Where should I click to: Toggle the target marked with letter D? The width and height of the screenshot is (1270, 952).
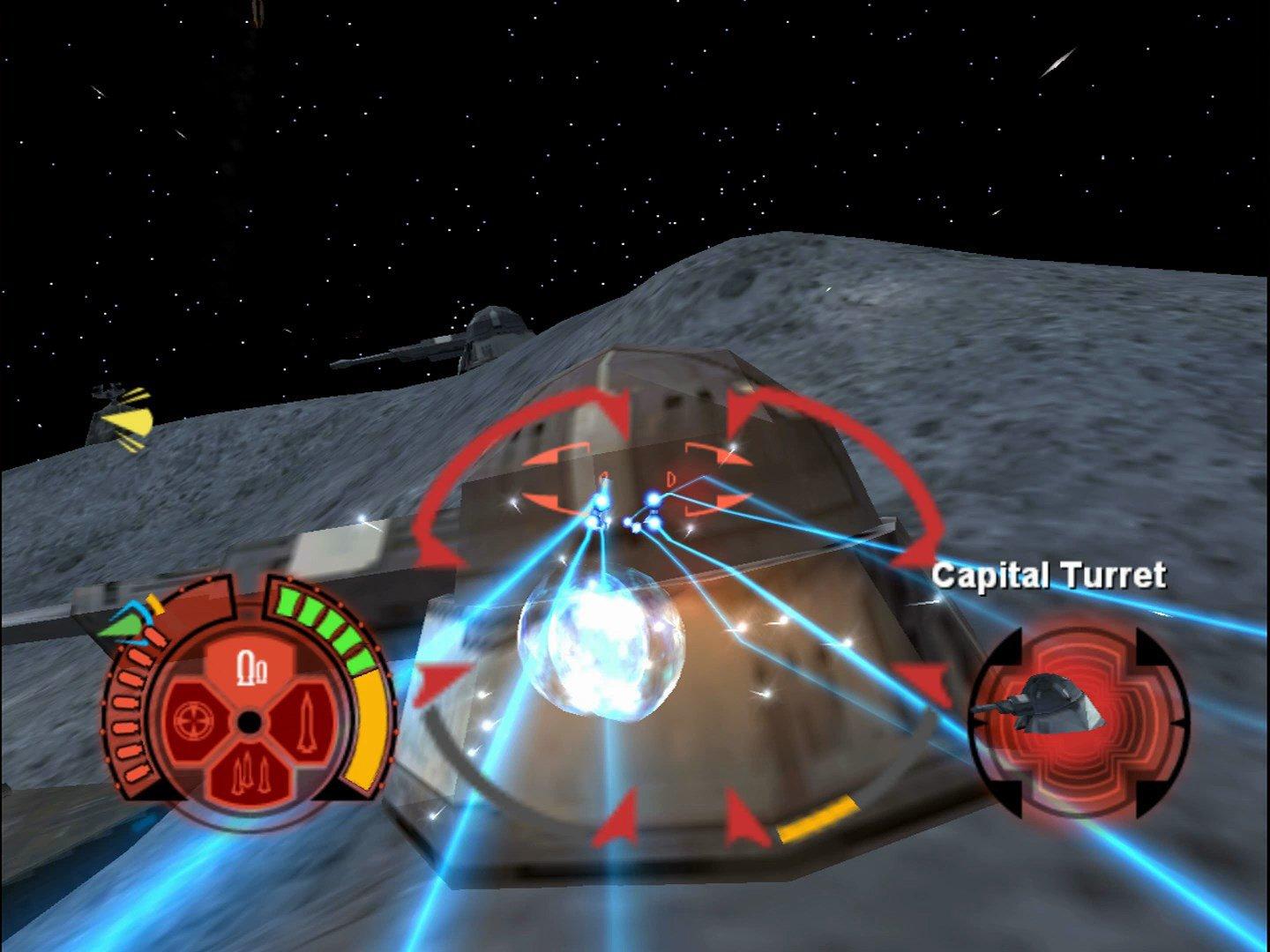point(671,477)
